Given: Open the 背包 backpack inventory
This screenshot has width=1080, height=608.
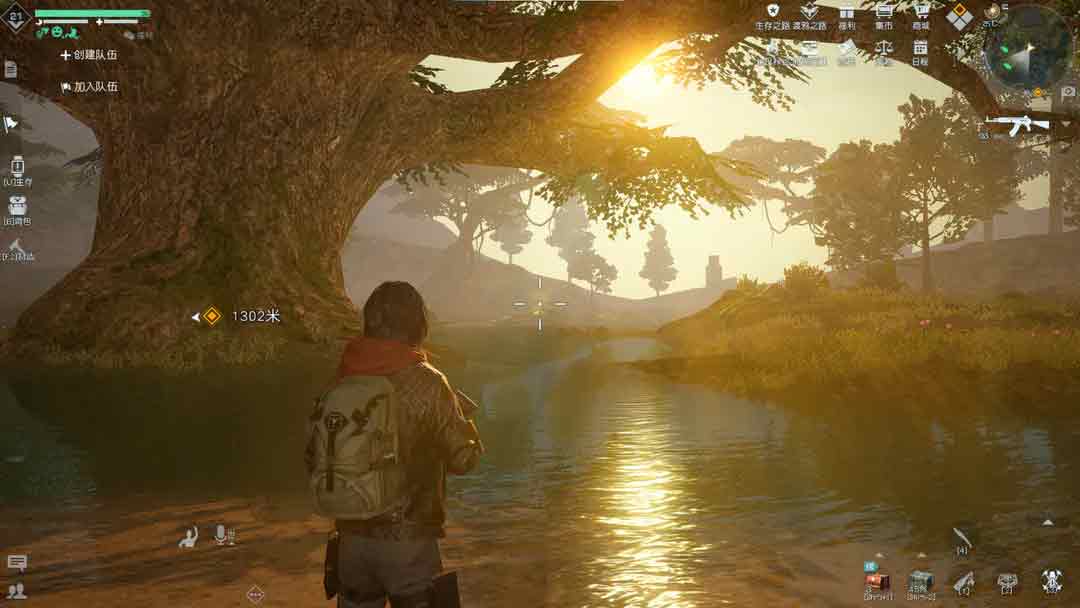Looking at the screenshot, I should click(17, 208).
